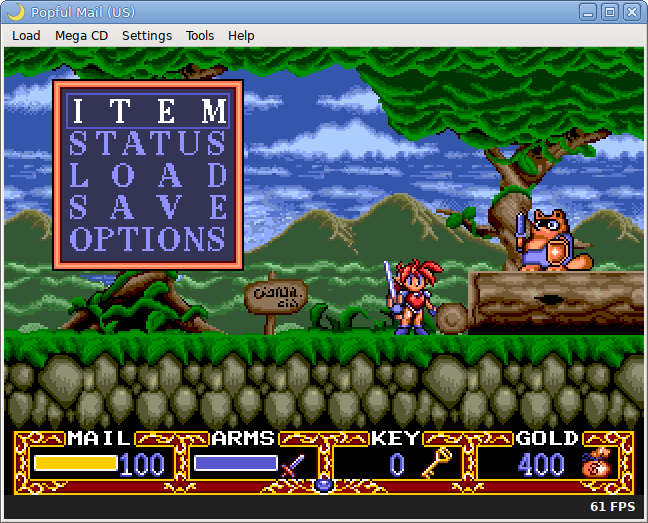This screenshot has height=523, width=648.
Task: Click the sword icon under ARMS
Action: (293, 465)
